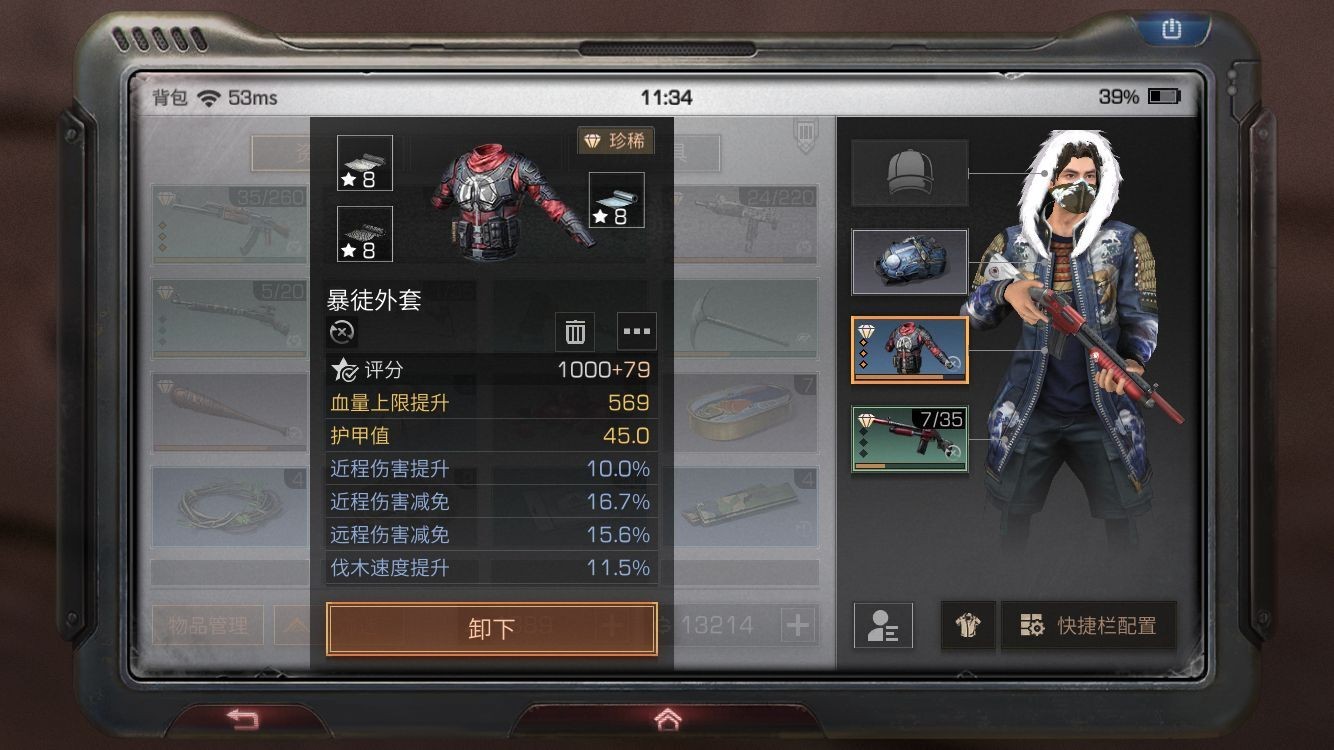Tap the + beside the 13214 currency
Viewport: 1334px width, 750px height.
pos(797,625)
